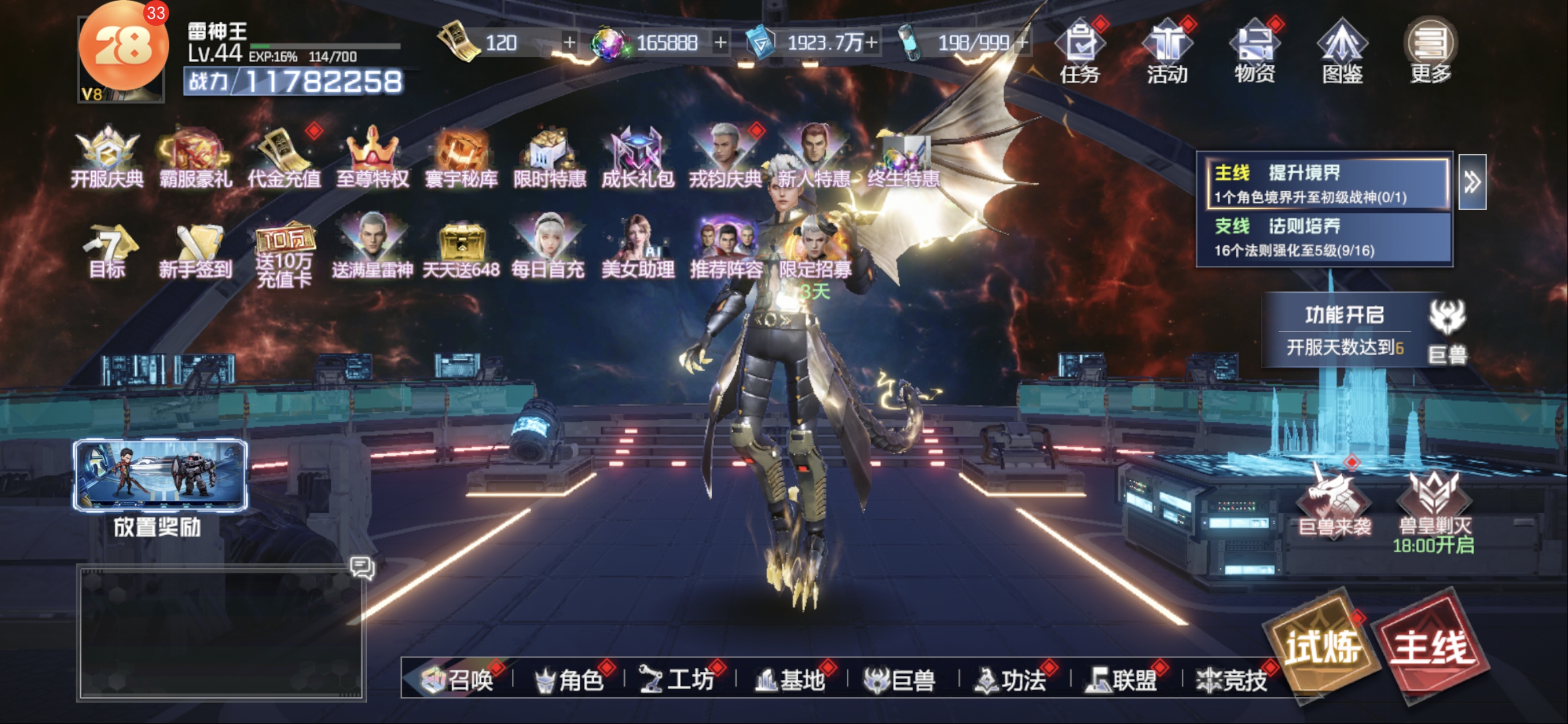Expand the 更多 more options menu
This screenshot has width=1568, height=724.
point(1430,51)
